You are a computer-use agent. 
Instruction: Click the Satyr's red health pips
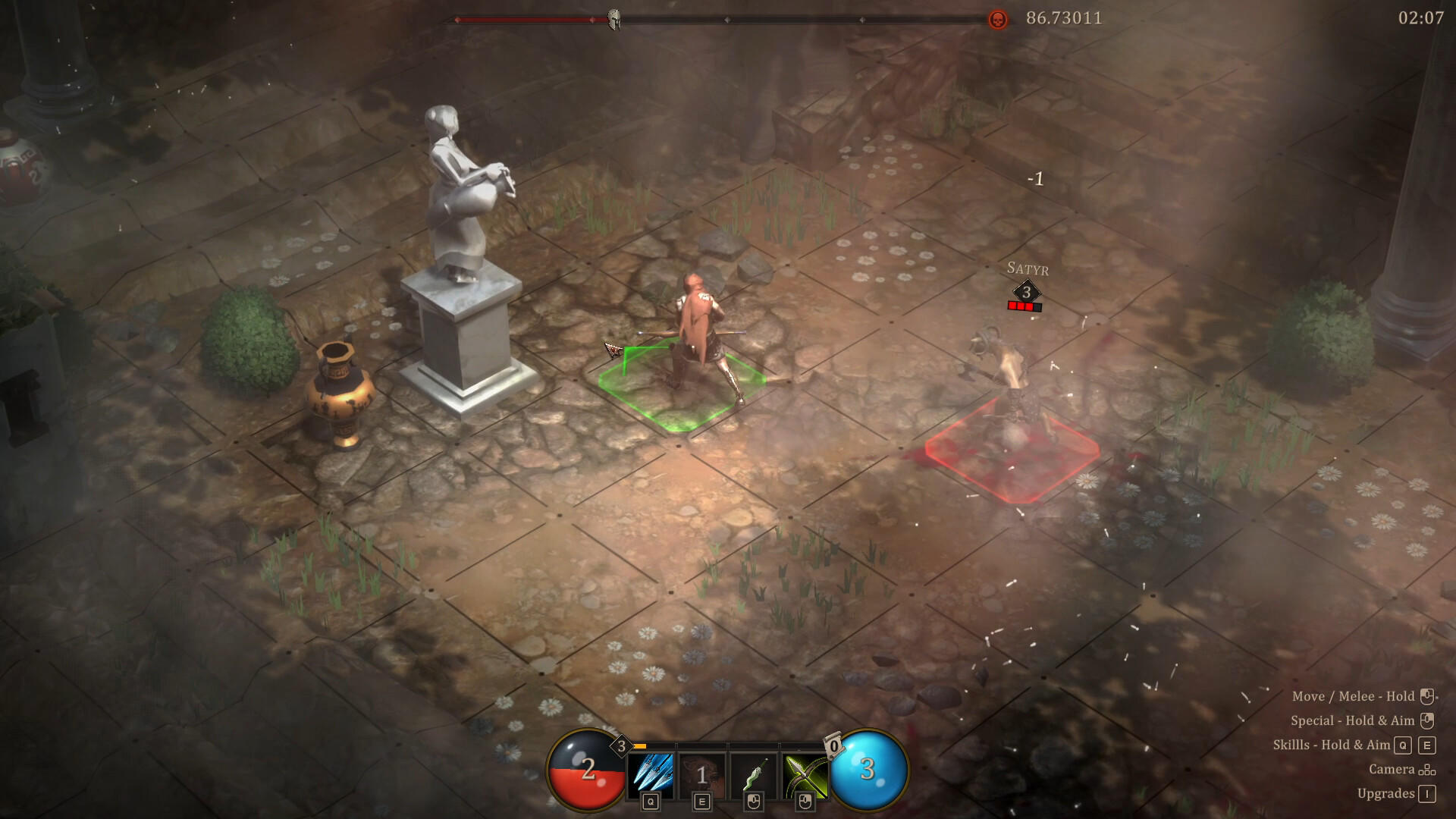(1024, 307)
